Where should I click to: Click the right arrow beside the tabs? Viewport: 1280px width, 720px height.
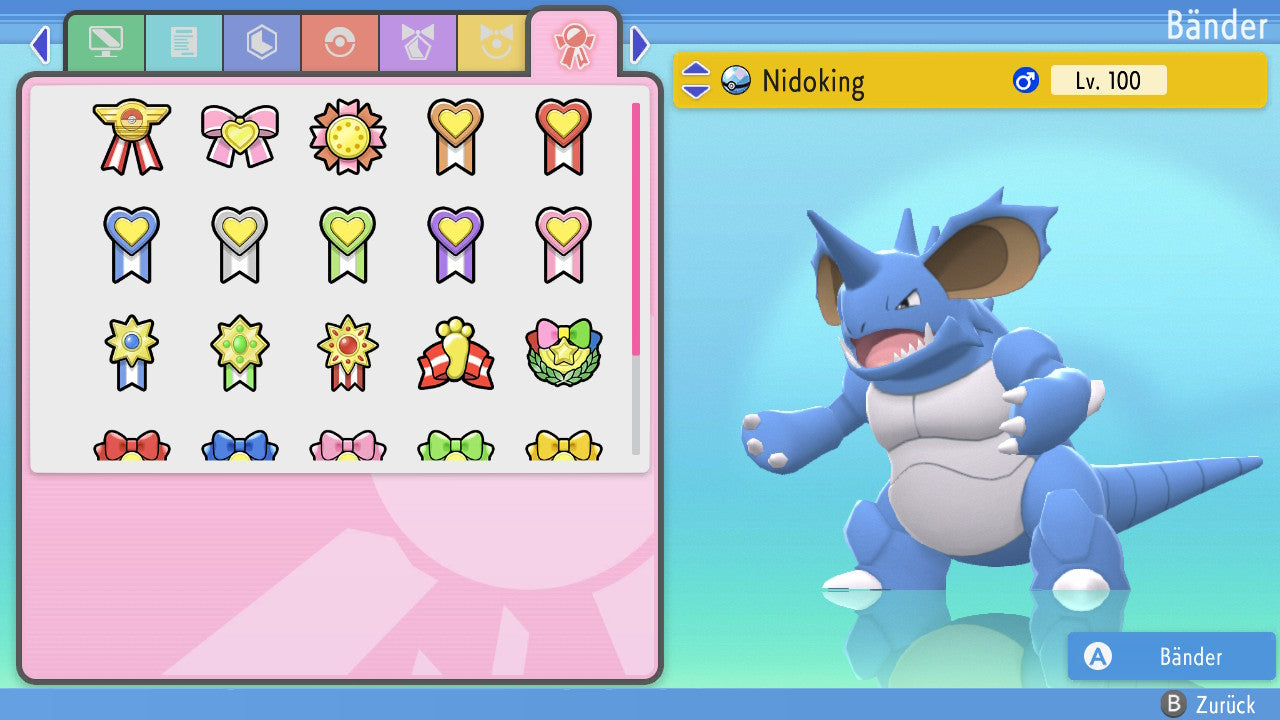640,44
